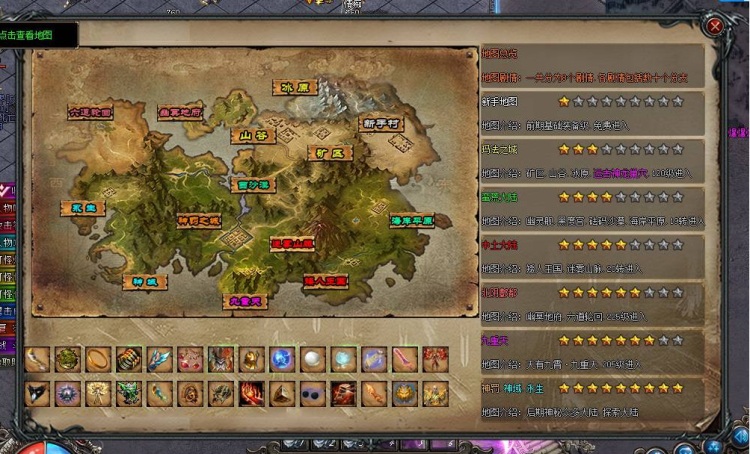Select the dark sunglasses item slot

pyautogui.click(x=313, y=392)
